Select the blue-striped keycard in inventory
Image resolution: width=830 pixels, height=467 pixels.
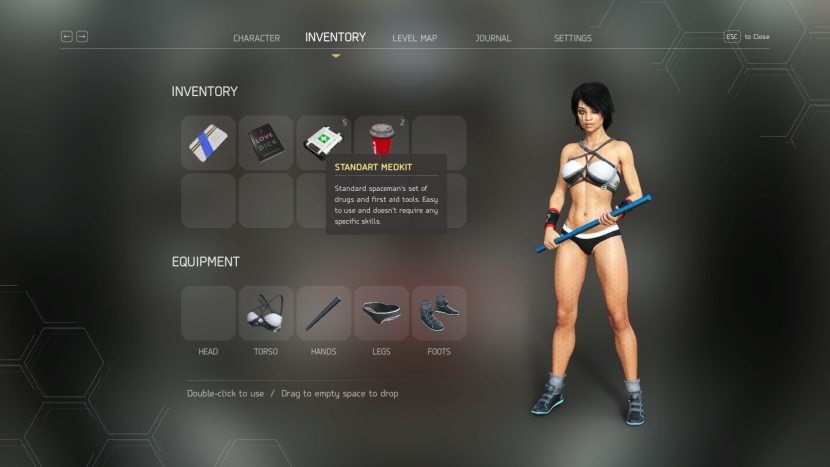208,142
